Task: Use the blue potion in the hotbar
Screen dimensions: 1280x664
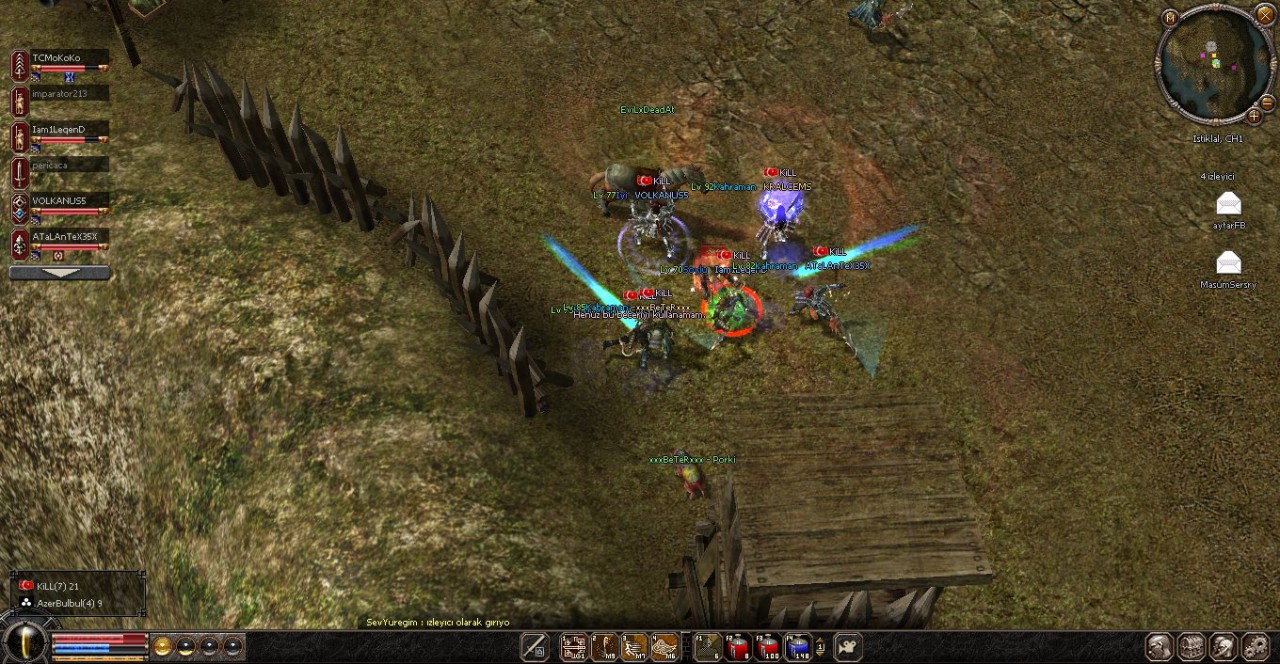Action: coord(797,648)
